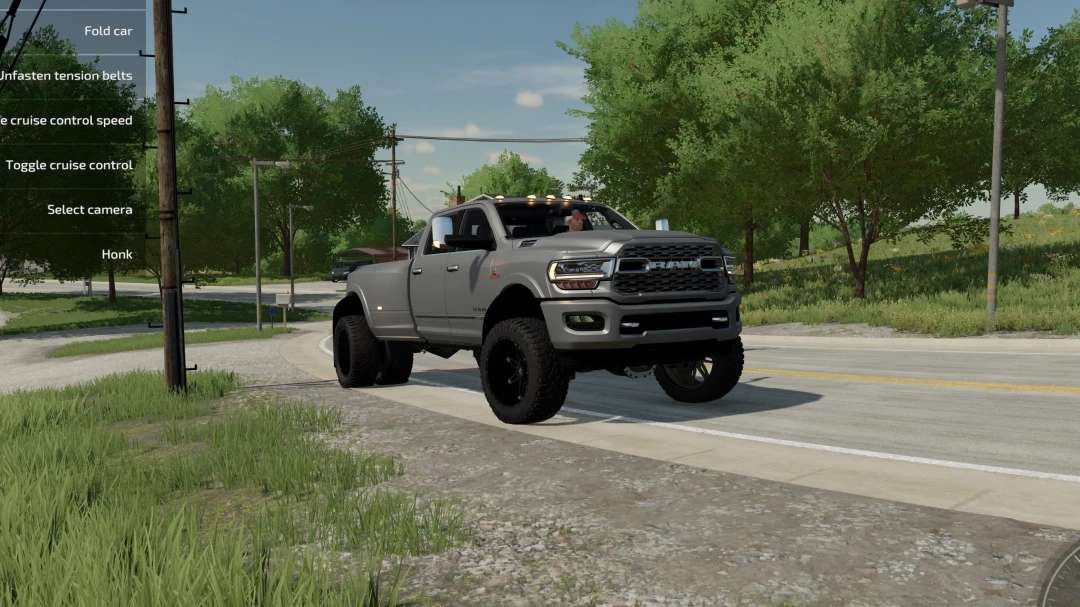Click the Honk entry
1080x607 pixels.
click(116, 254)
